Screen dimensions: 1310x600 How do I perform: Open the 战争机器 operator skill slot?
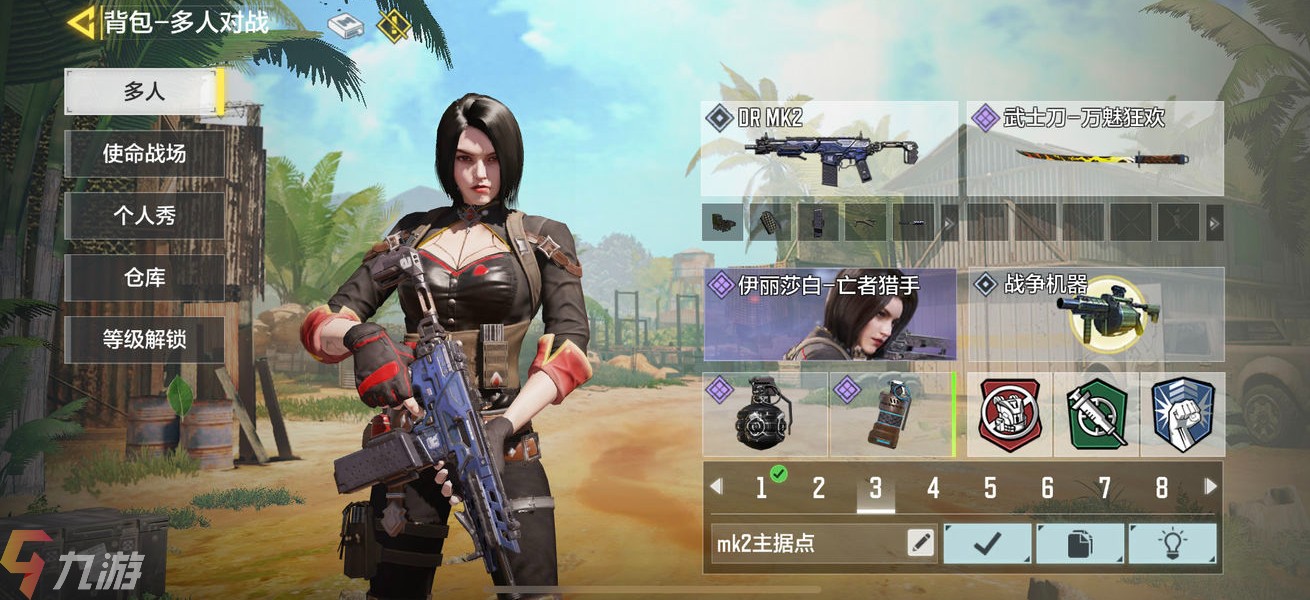pos(1095,314)
